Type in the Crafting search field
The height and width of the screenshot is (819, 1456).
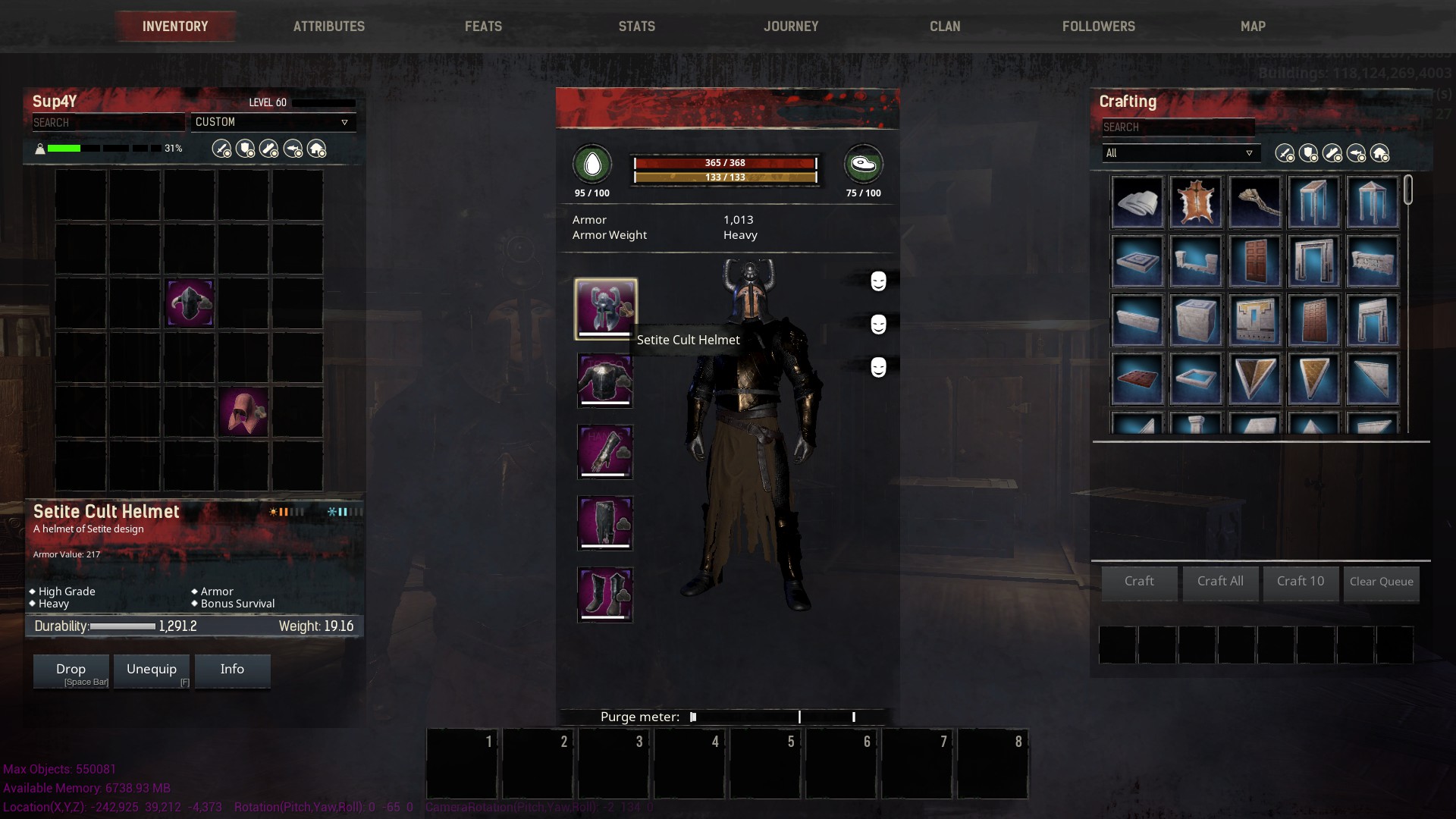tap(1178, 127)
